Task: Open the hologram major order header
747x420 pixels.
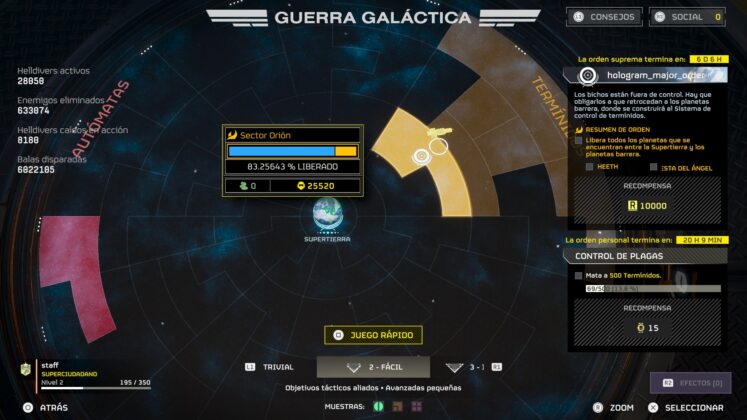Action: click(646, 75)
